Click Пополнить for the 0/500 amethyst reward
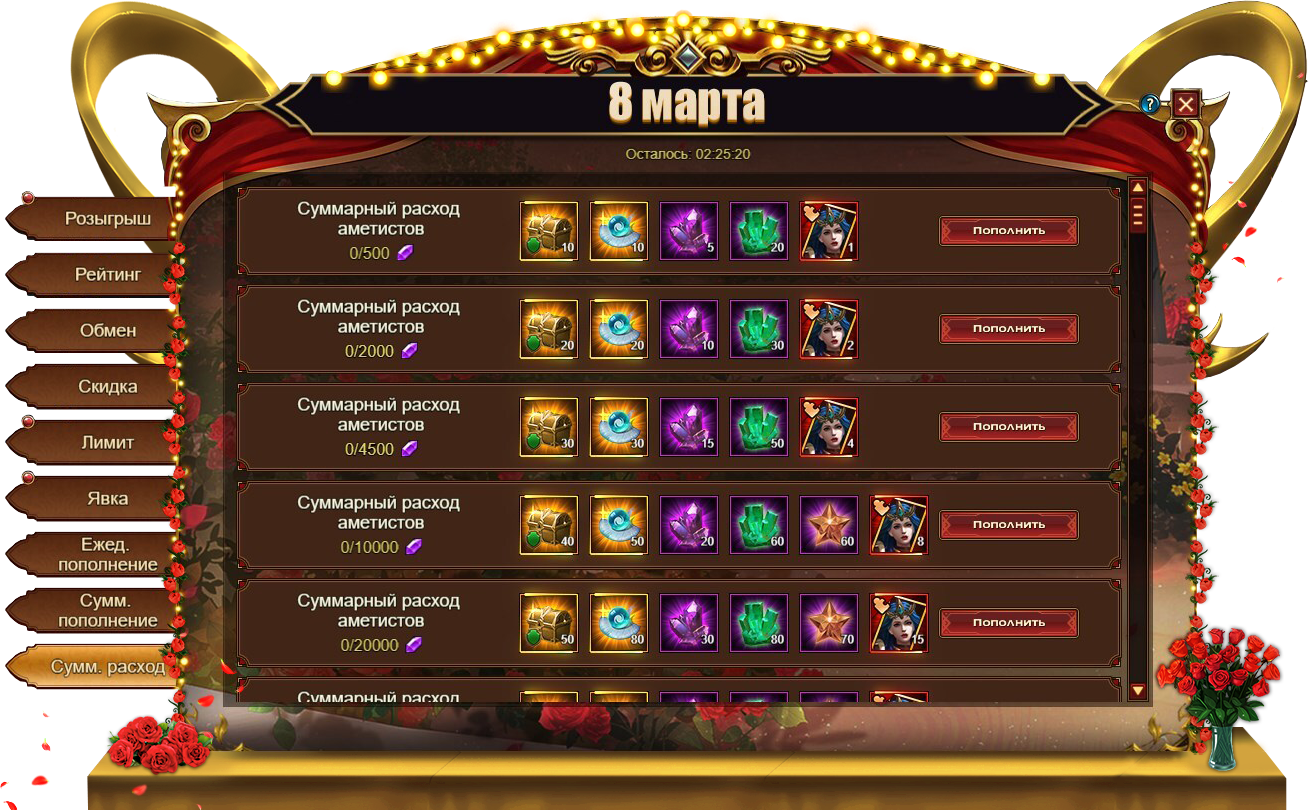The image size is (1314, 810). [1008, 230]
